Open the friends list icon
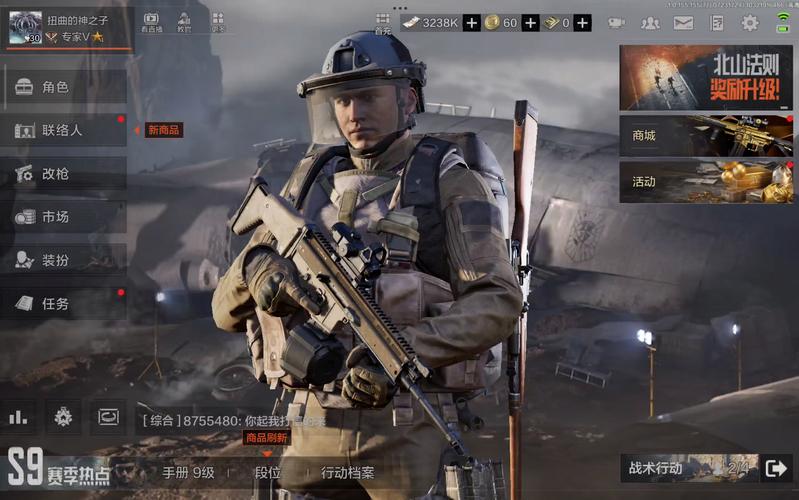The image size is (799, 500). tap(650, 23)
